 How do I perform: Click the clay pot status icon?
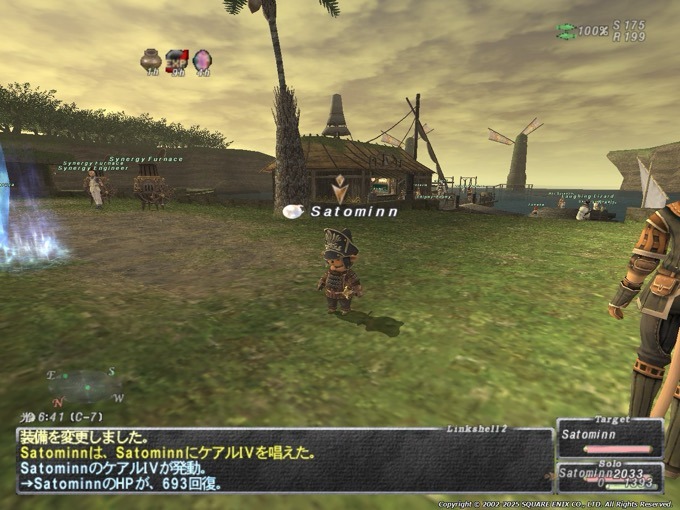(151, 61)
